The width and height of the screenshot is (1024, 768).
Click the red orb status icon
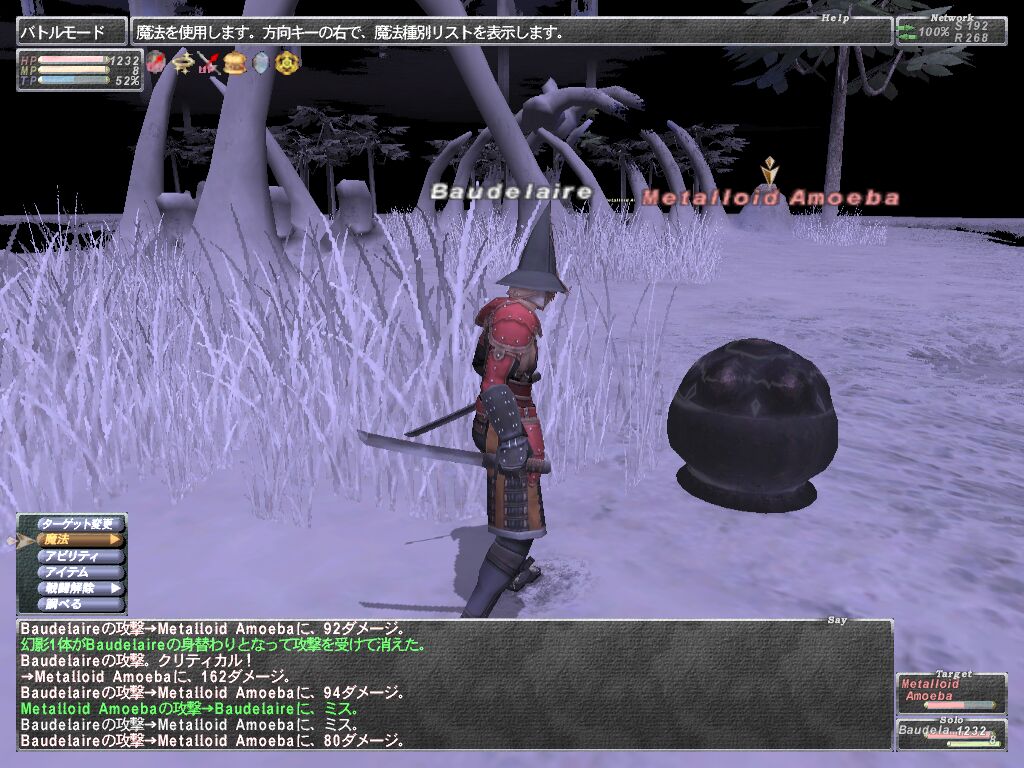[x=156, y=63]
